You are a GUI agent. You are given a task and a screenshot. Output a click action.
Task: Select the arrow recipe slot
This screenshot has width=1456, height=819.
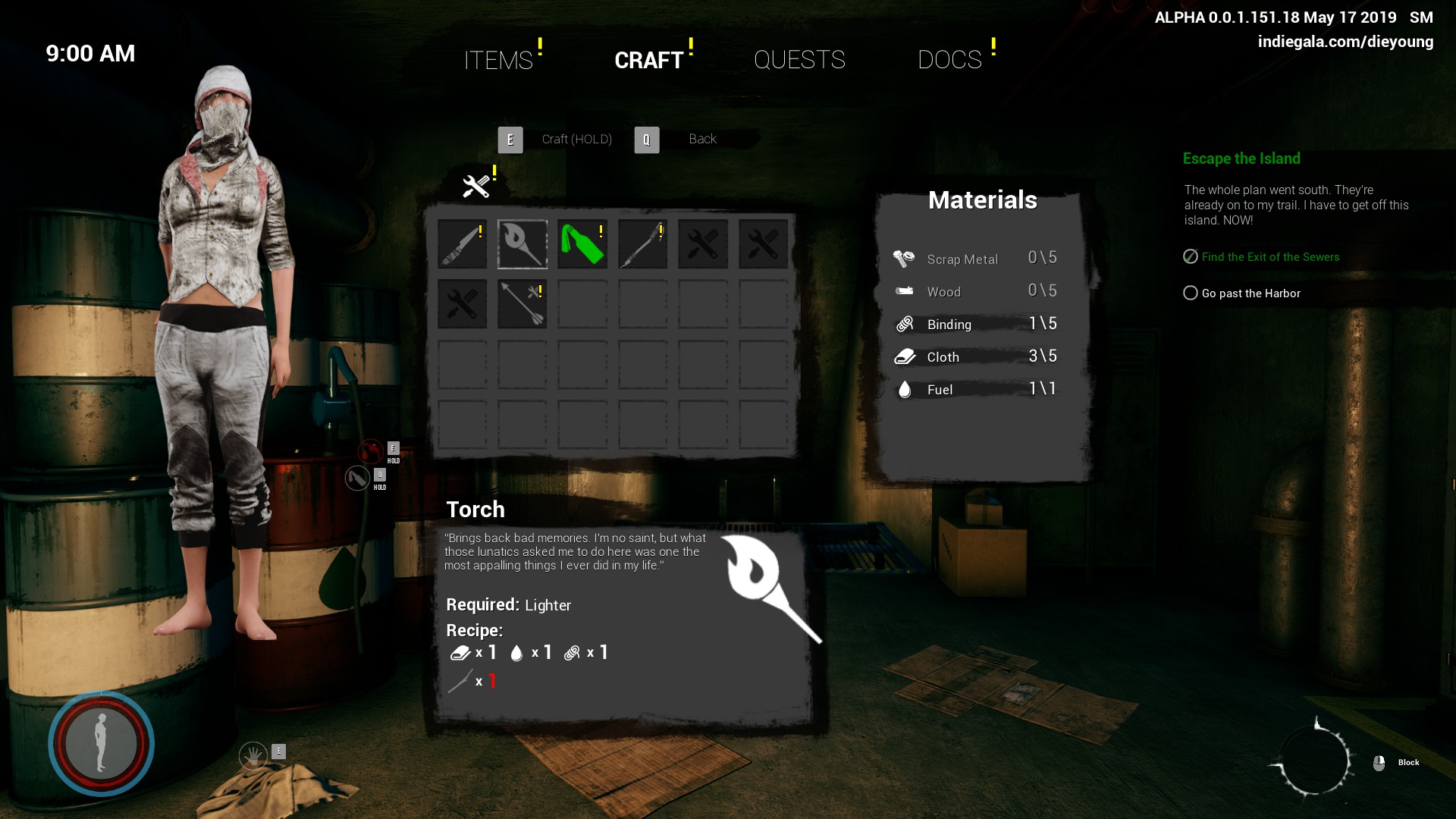tap(522, 304)
